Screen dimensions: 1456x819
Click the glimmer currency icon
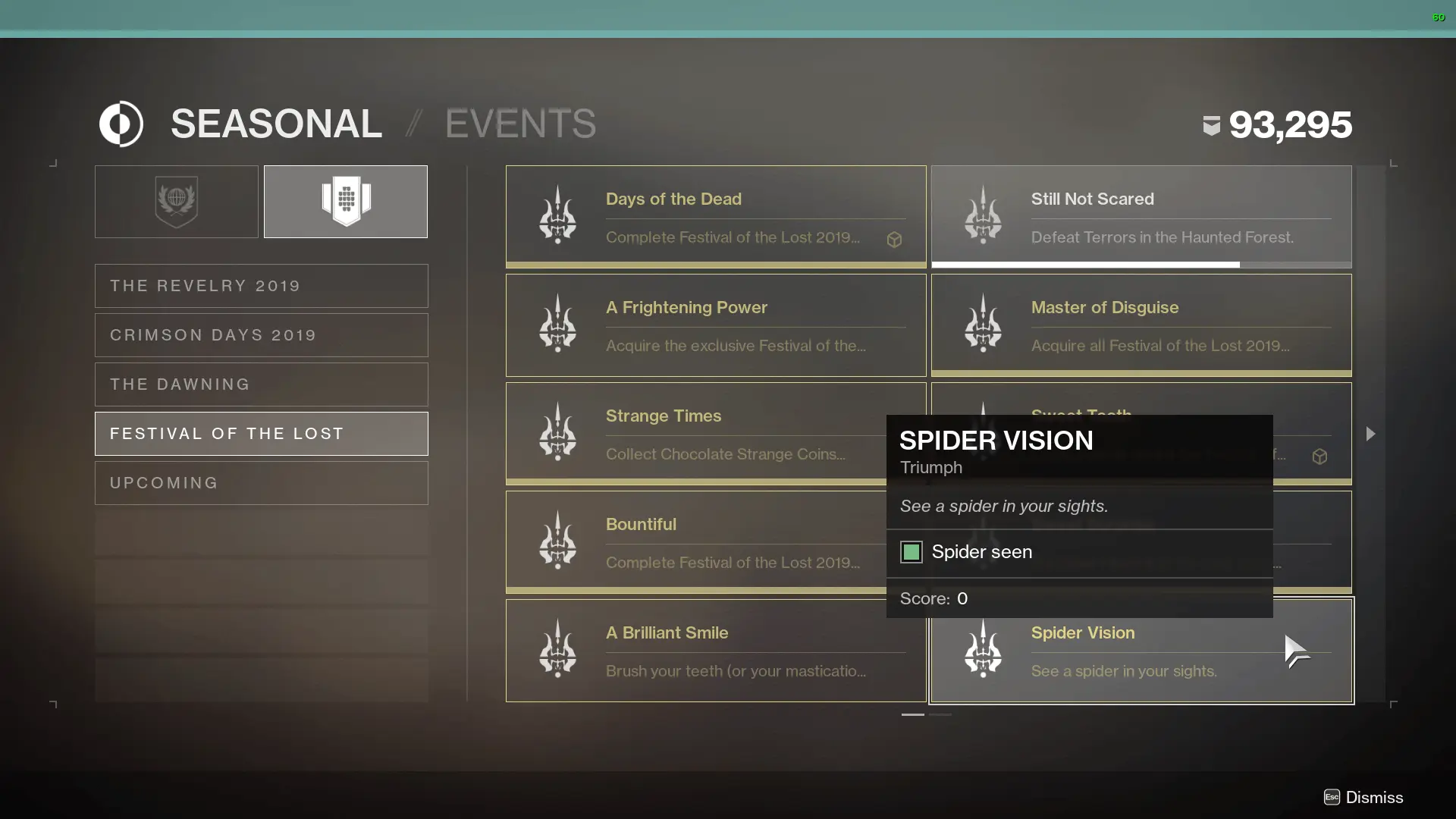1211,125
